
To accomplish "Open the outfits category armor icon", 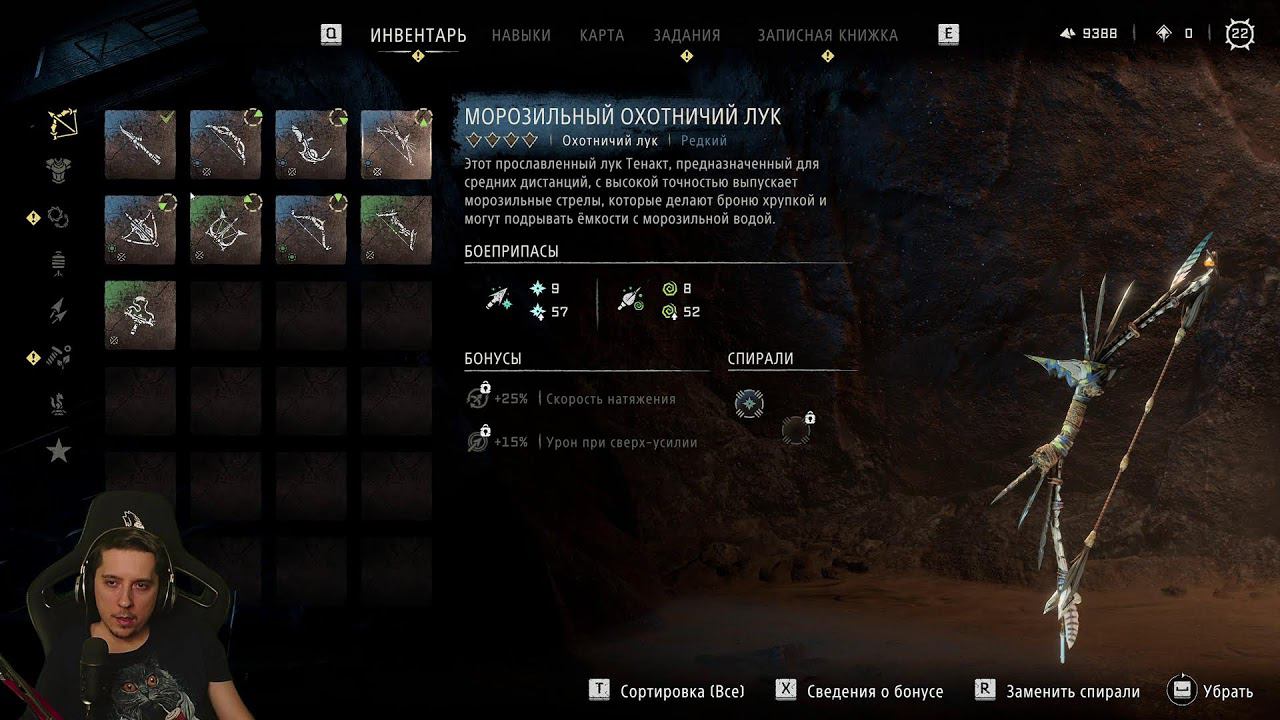I will click(x=60, y=170).
